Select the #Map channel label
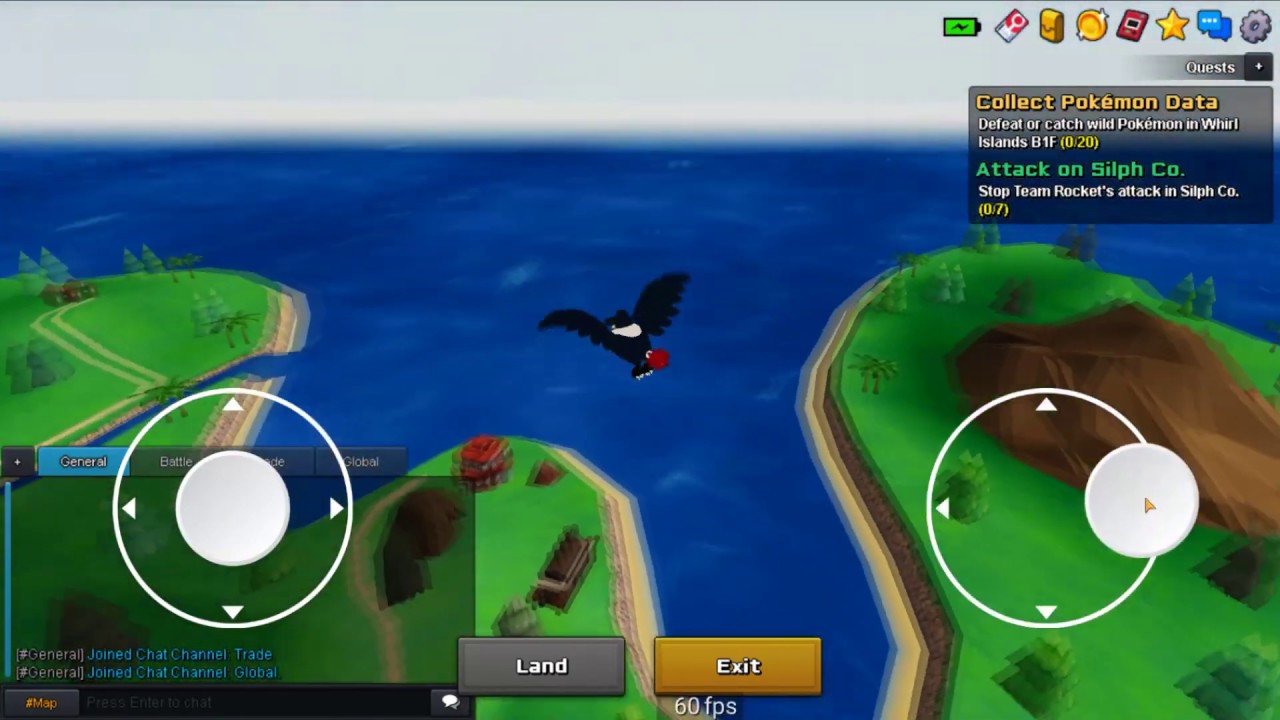Screen dimensions: 1280x720 click(41, 702)
